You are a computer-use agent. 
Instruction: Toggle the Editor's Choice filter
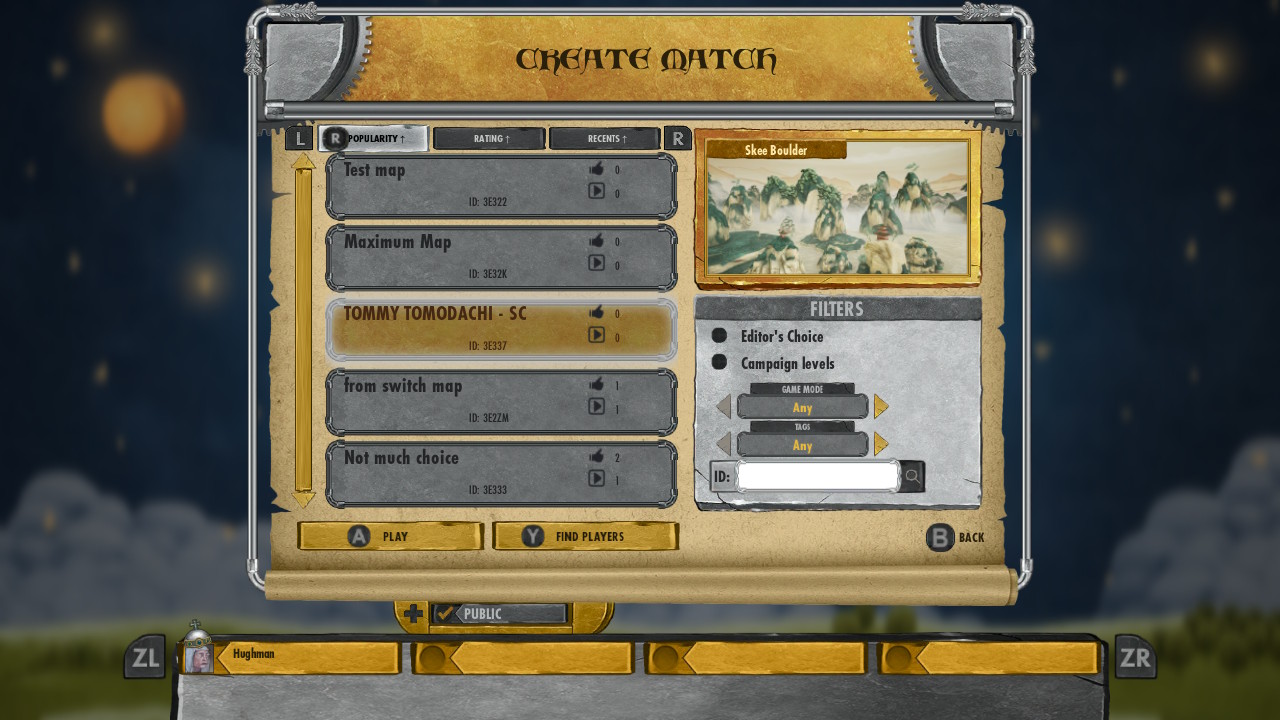pos(719,336)
